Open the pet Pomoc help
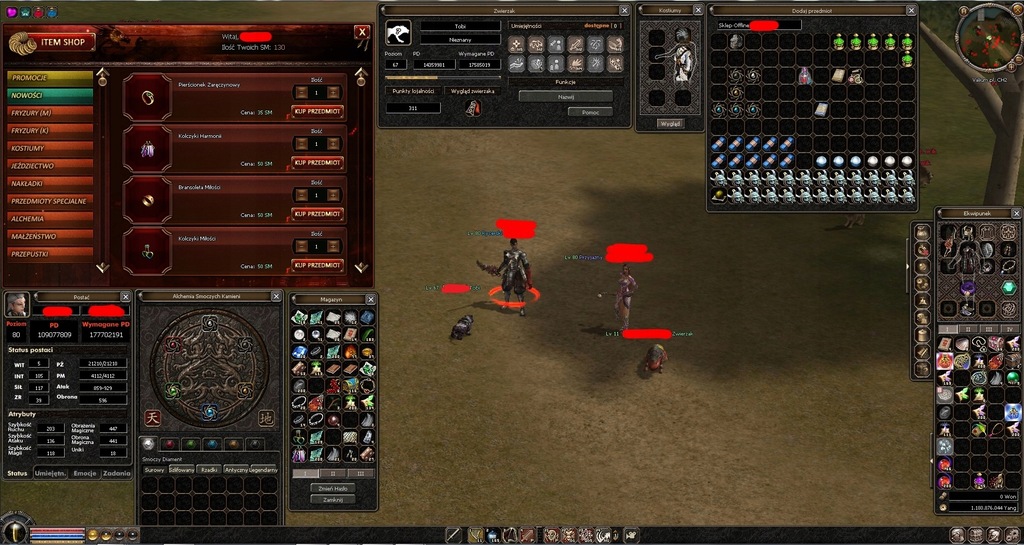 (590, 112)
